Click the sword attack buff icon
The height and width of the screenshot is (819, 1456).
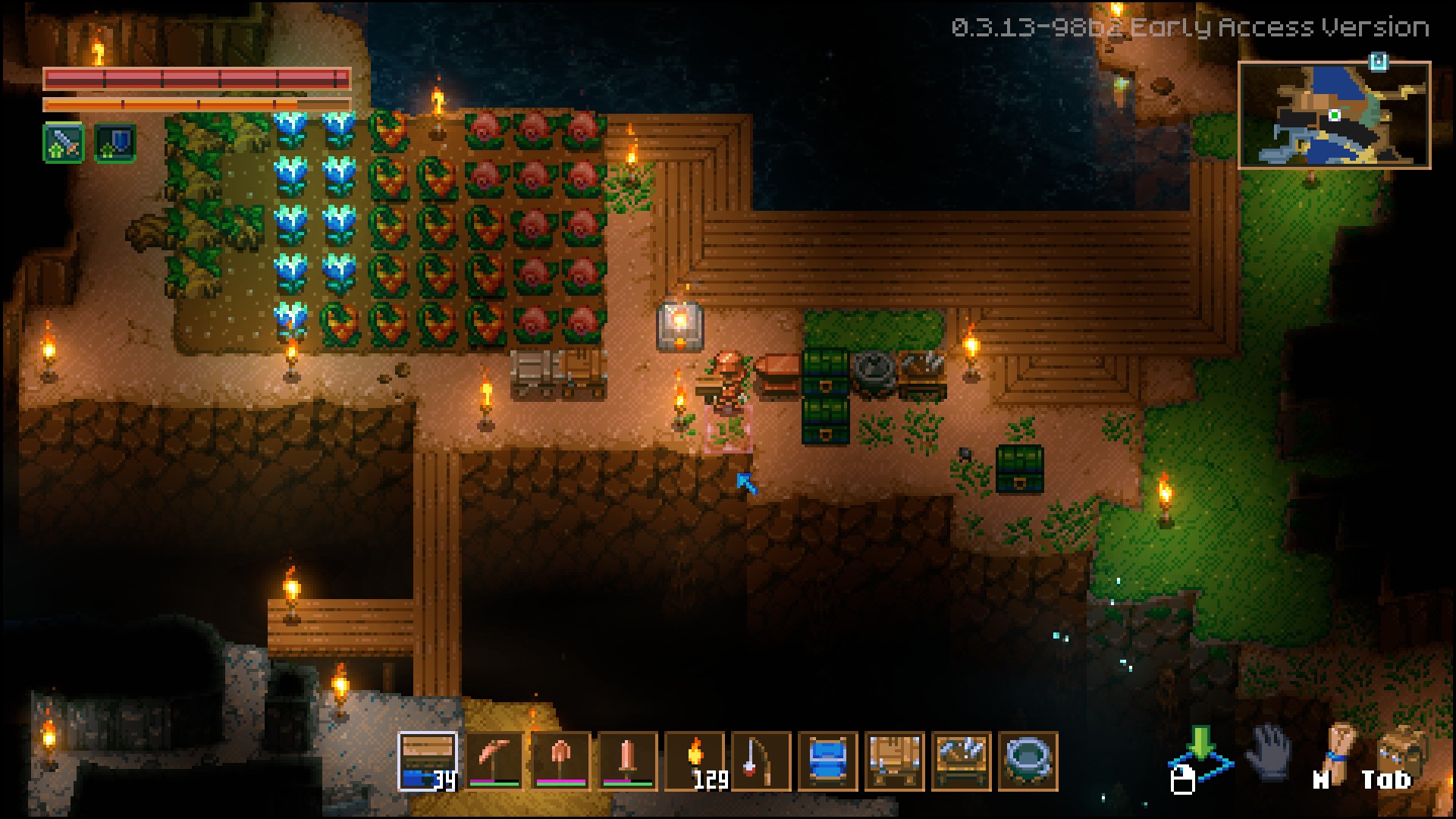64,143
